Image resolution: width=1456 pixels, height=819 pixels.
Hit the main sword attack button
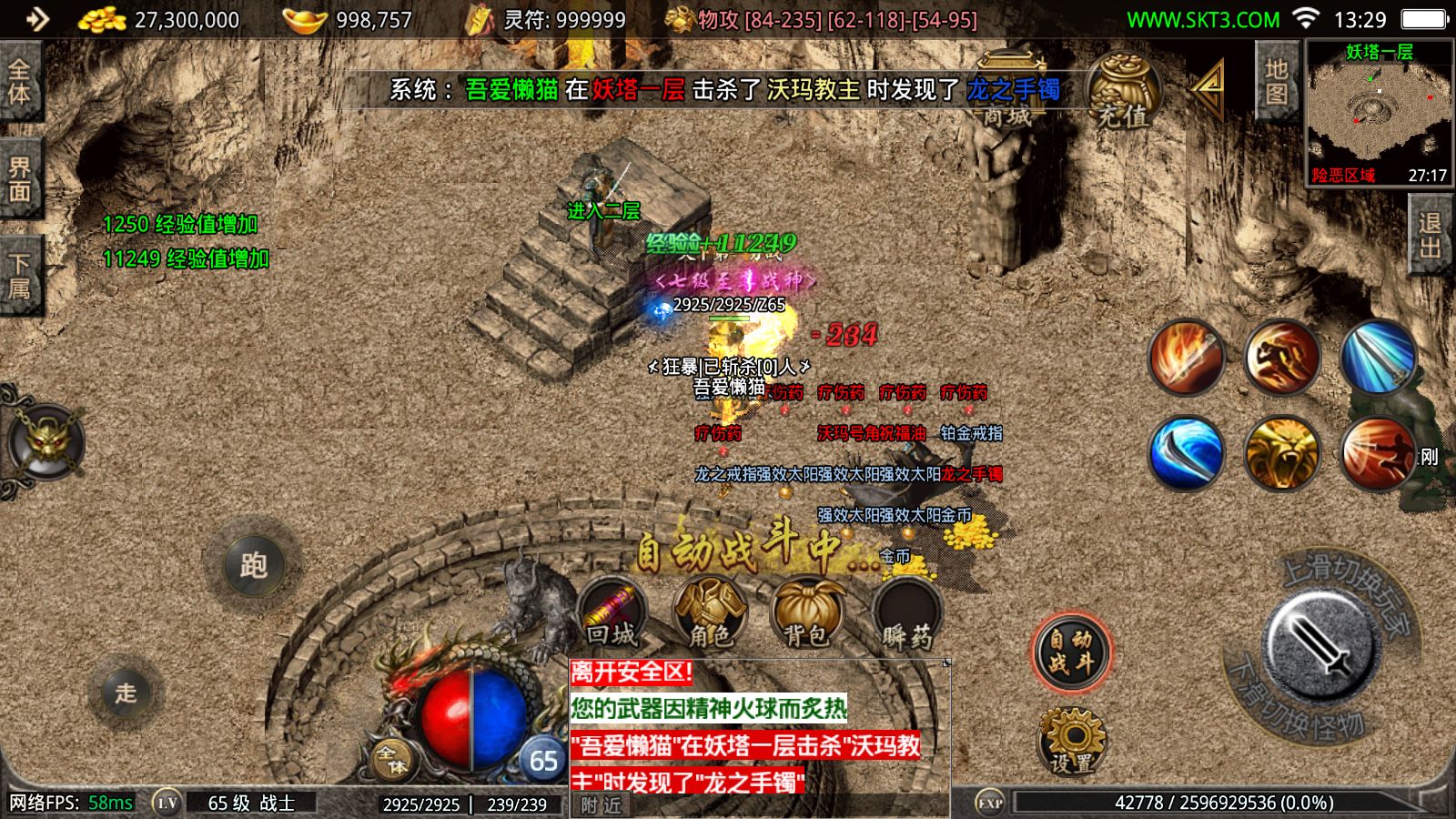(1319, 645)
